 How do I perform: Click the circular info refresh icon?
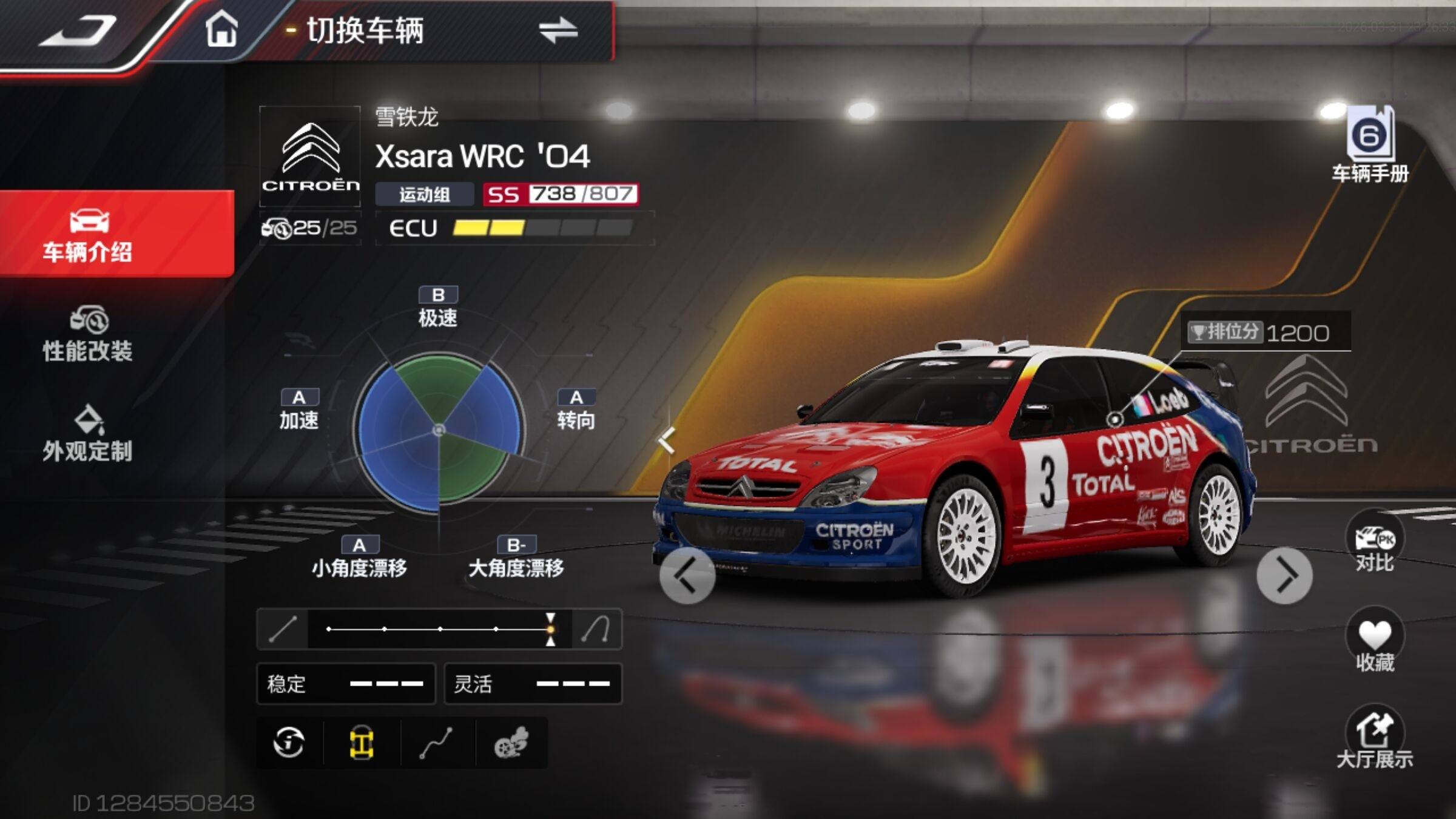pos(289,743)
